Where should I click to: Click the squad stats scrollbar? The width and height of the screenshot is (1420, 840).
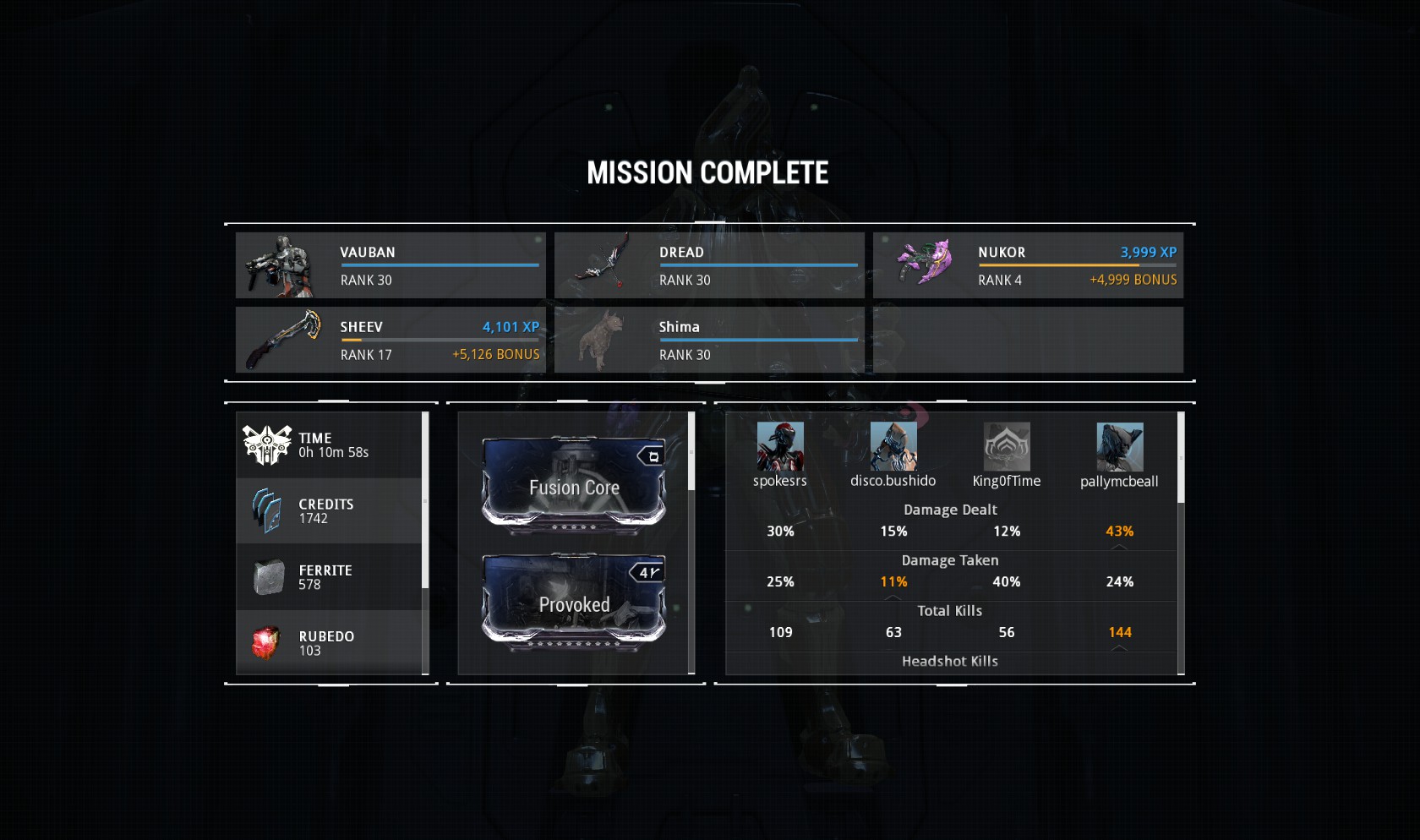pyautogui.click(x=1181, y=458)
